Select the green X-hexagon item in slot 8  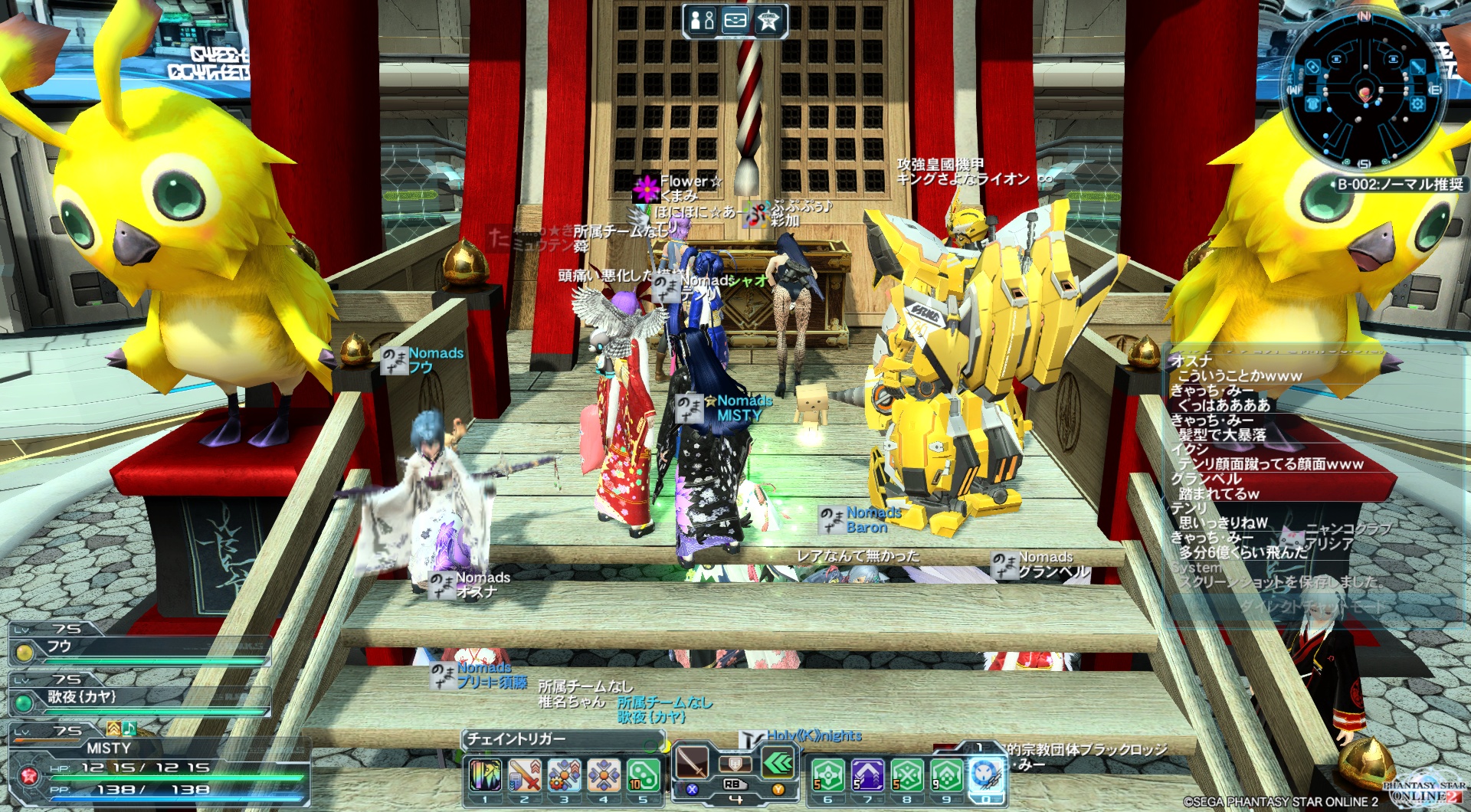907,775
